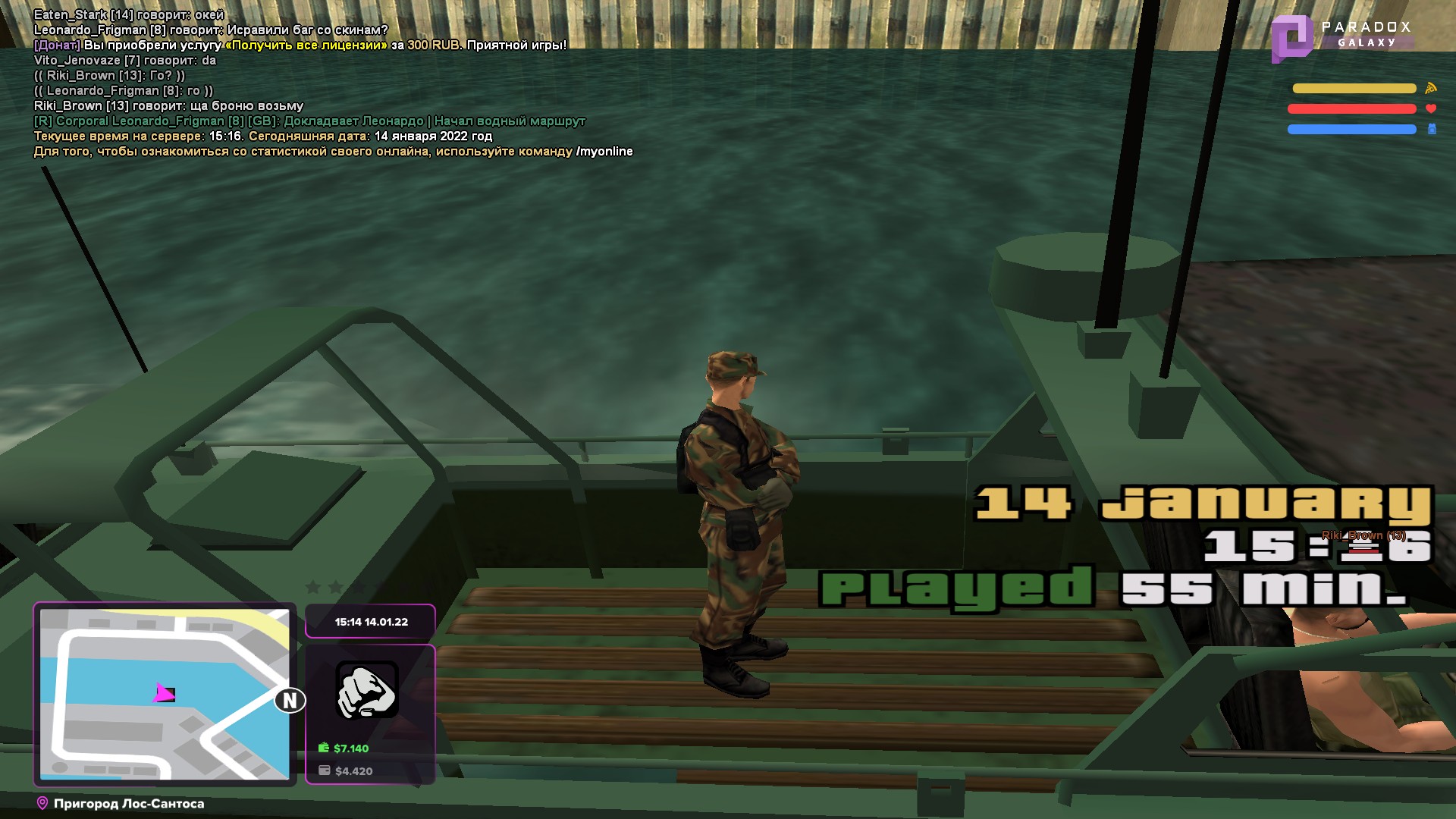Screen dimensions: 1456x819
Task: Click the donate license purchase chat message
Action: coord(300,45)
